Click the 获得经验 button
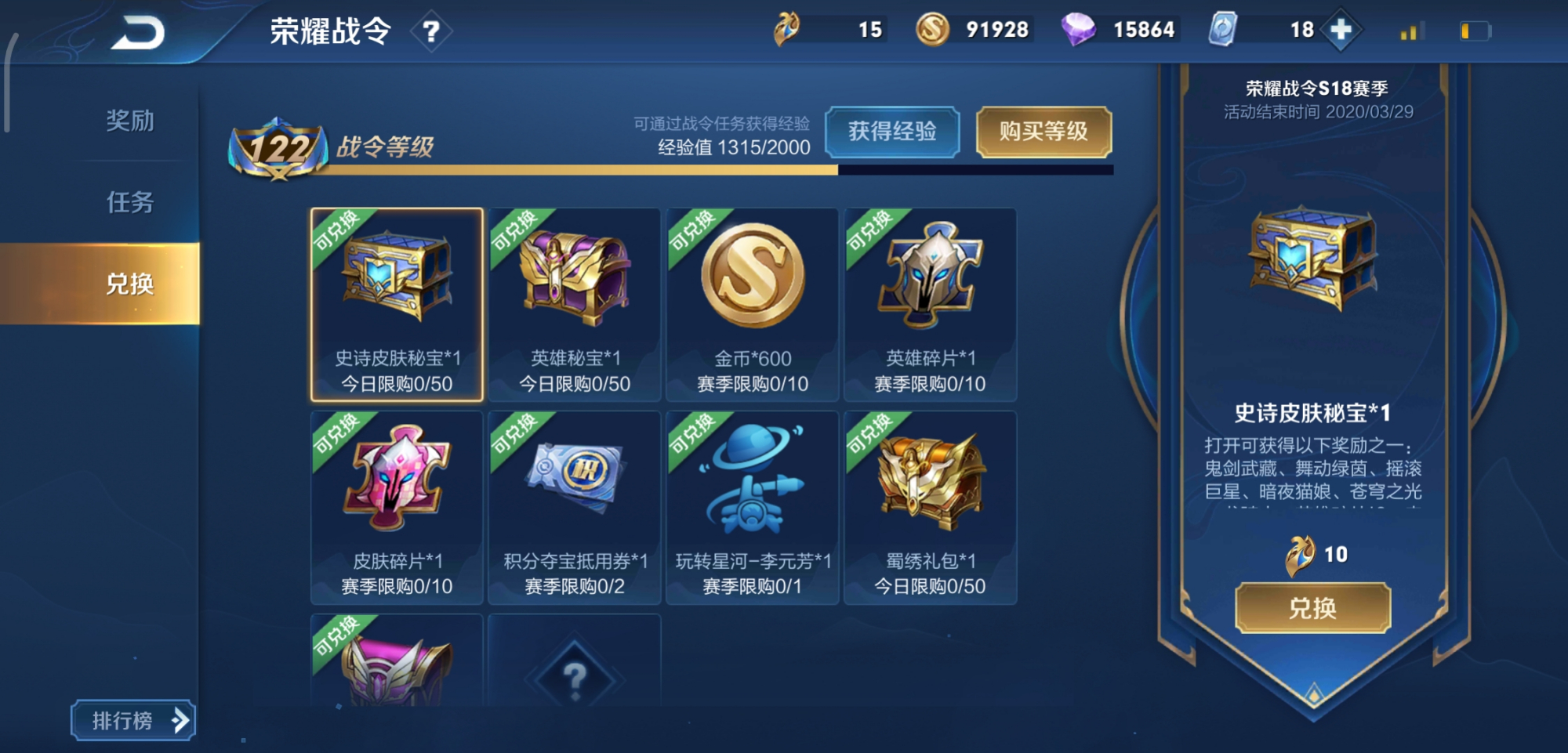The width and height of the screenshot is (1568, 753). (894, 132)
